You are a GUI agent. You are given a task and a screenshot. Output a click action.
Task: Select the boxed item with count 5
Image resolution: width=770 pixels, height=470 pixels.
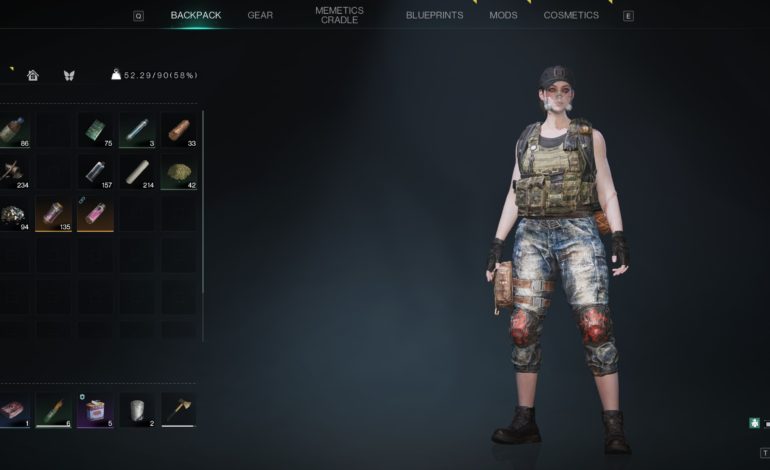tap(94, 409)
